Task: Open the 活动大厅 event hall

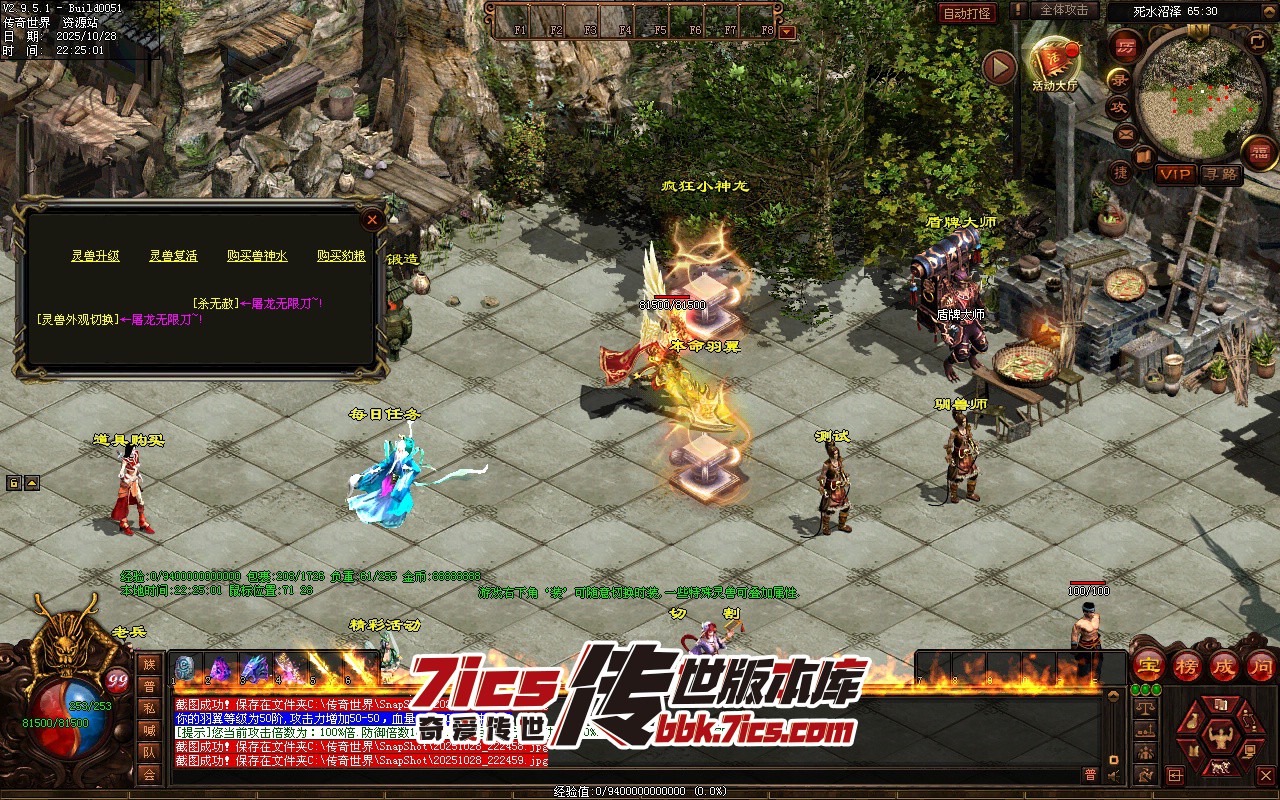Action: click(1055, 62)
